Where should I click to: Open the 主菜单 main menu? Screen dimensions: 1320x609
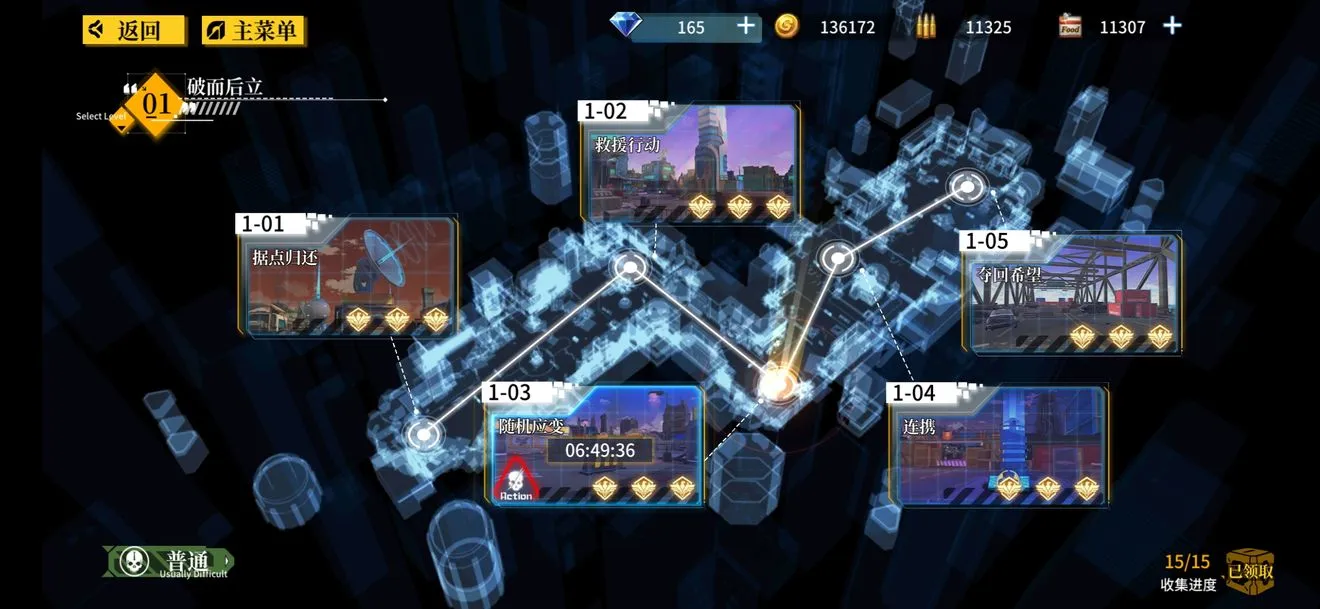254,30
